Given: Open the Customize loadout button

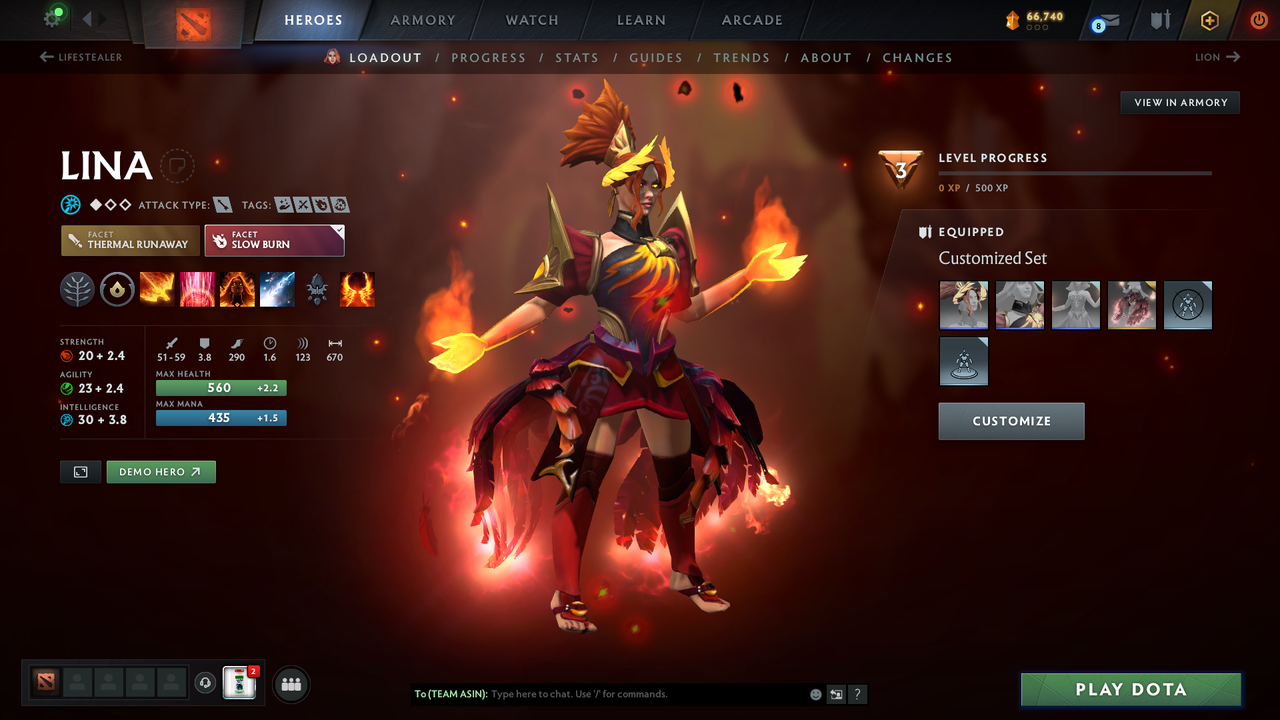Looking at the screenshot, I should click(1011, 421).
